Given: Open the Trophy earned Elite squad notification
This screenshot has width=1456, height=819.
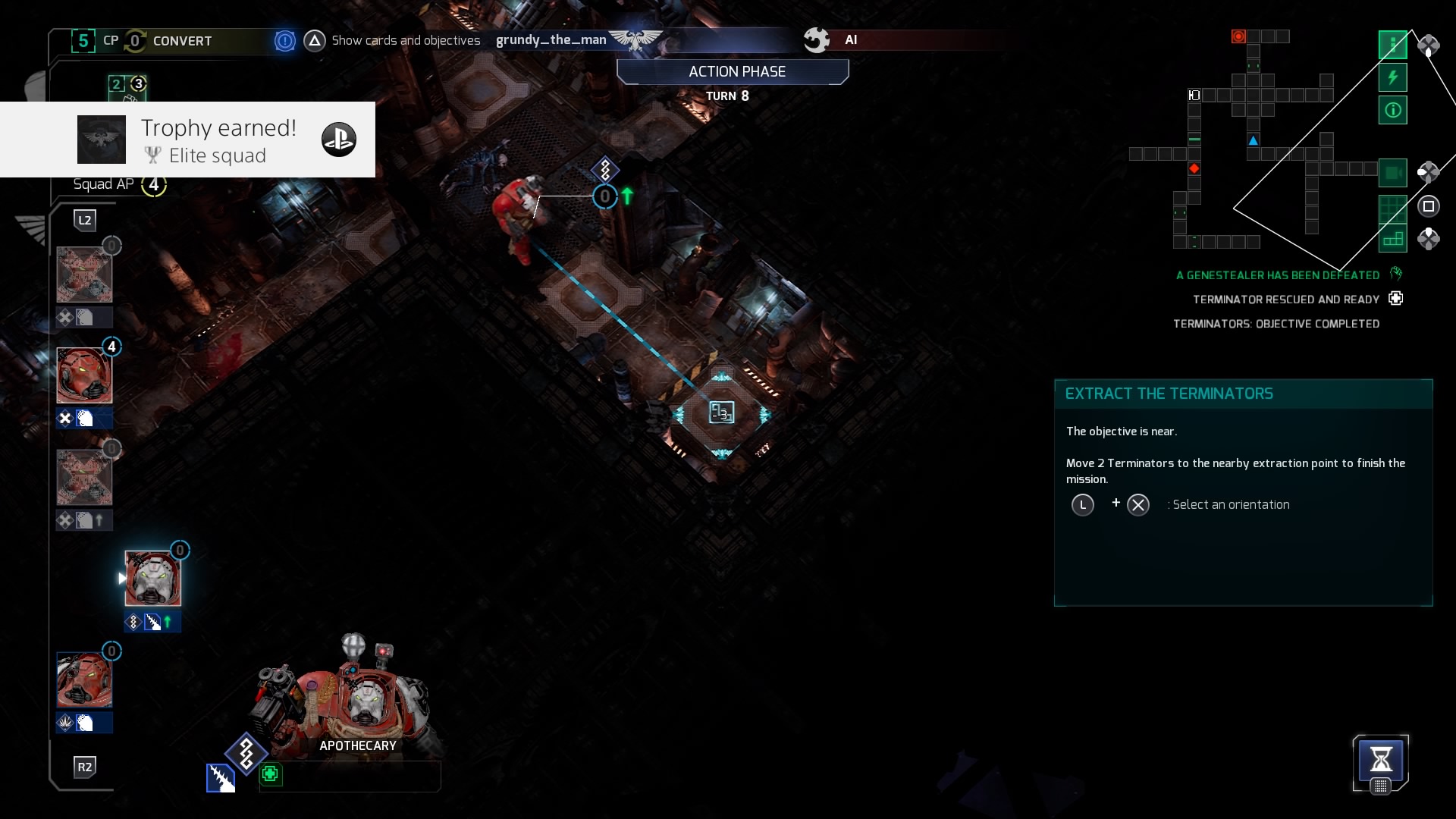Looking at the screenshot, I should click(x=187, y=140).
